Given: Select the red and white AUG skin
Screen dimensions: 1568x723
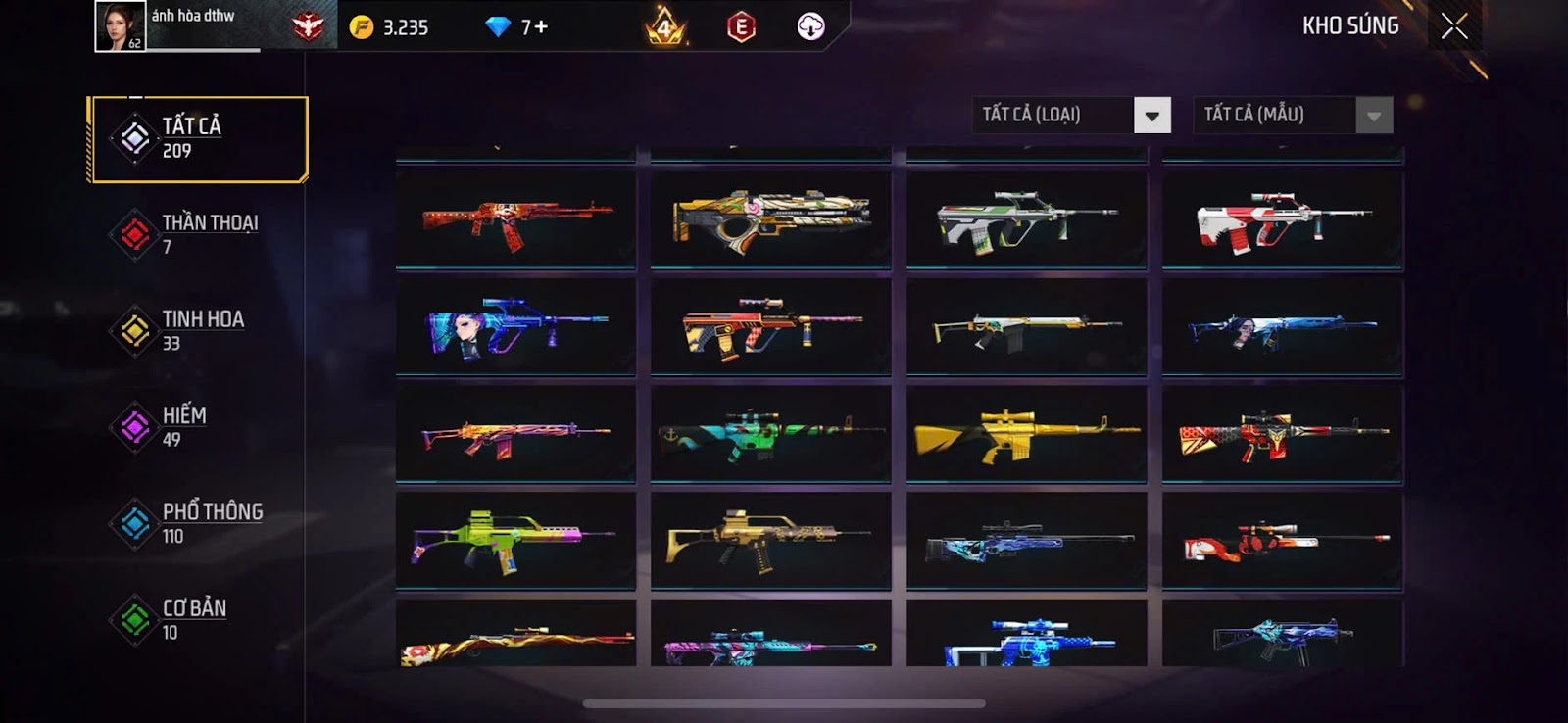Looking at the screenshot, I should [1282, 221].
